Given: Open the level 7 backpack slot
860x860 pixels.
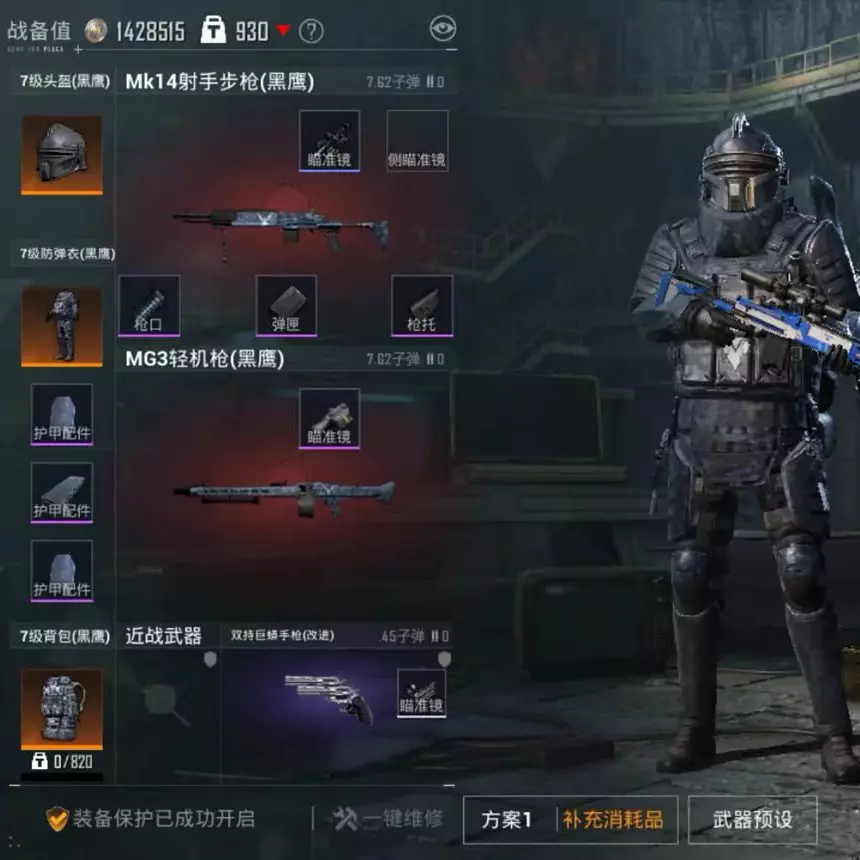Looking at the screenshot, I should click(x=62, y=708).
